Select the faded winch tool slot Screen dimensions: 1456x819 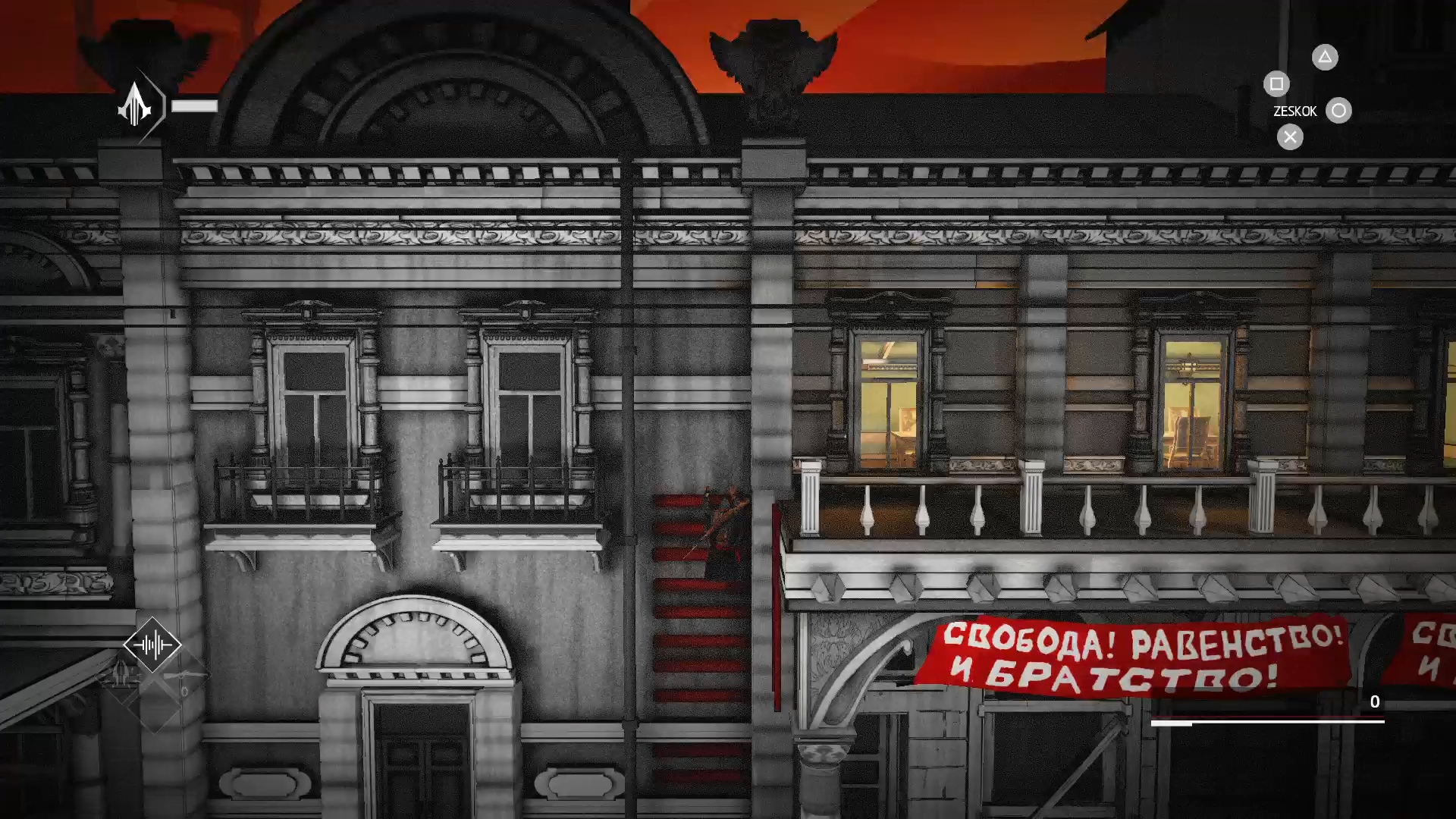pos(121,674)
